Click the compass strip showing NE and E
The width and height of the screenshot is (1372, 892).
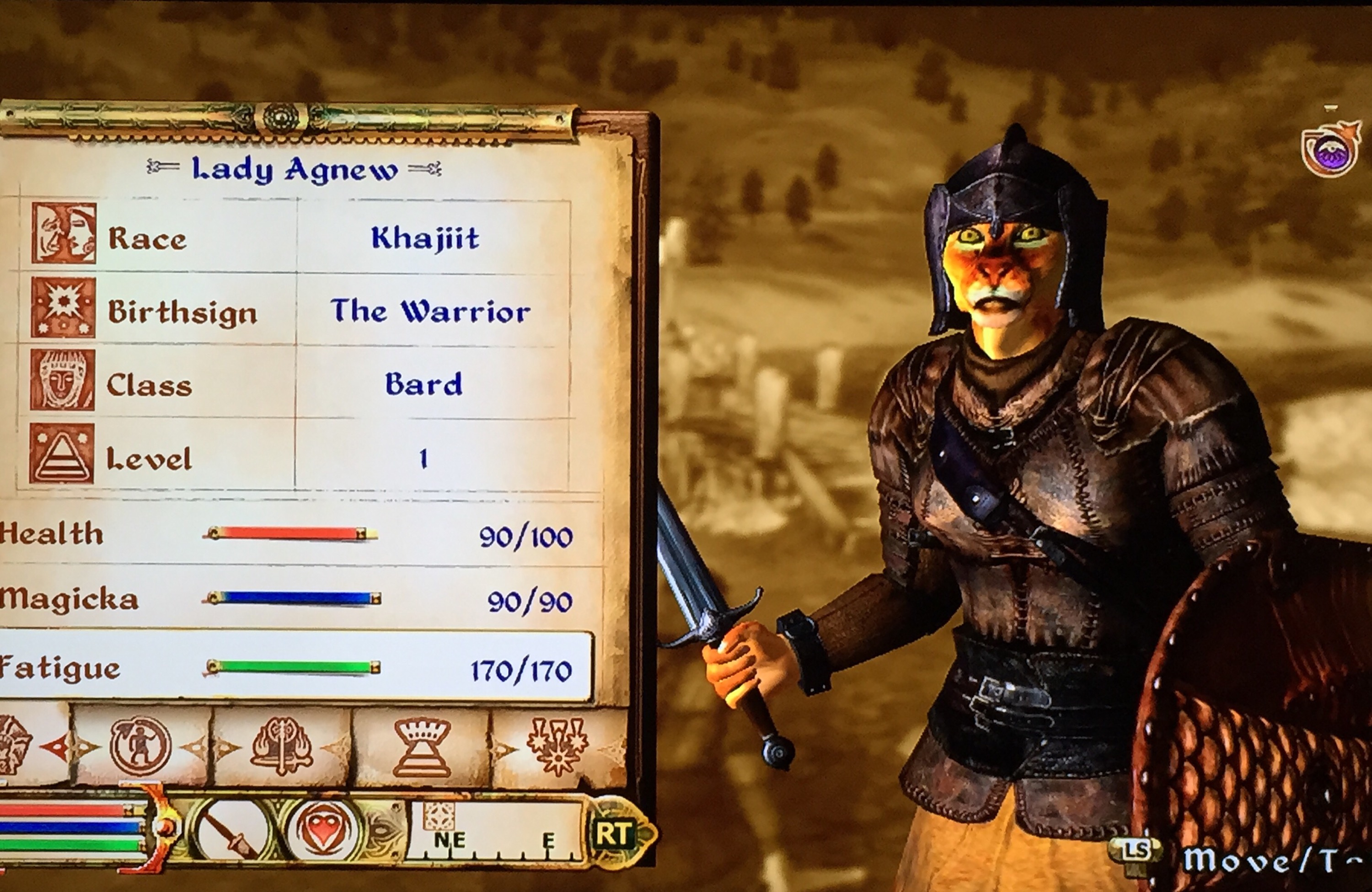[496, 833]
